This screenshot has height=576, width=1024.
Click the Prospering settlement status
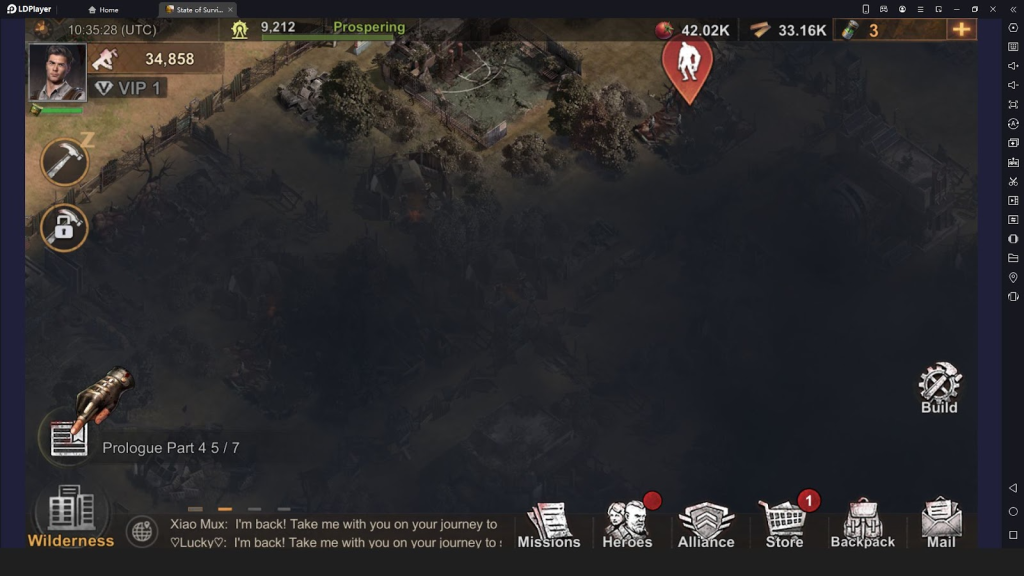(x=369, y=27)
